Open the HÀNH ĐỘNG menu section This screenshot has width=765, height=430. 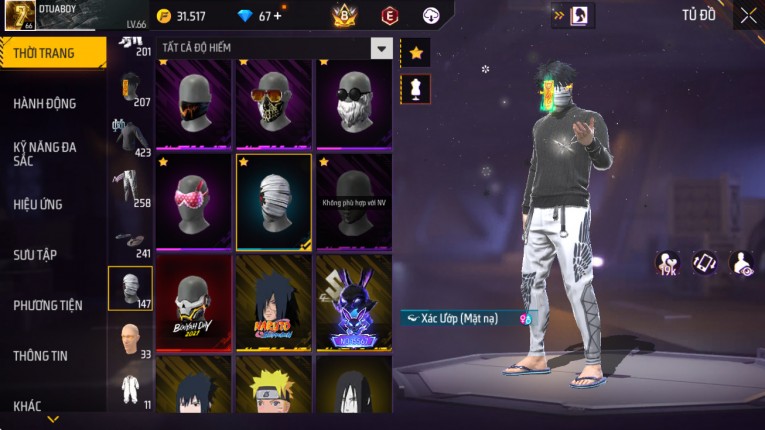45,103
